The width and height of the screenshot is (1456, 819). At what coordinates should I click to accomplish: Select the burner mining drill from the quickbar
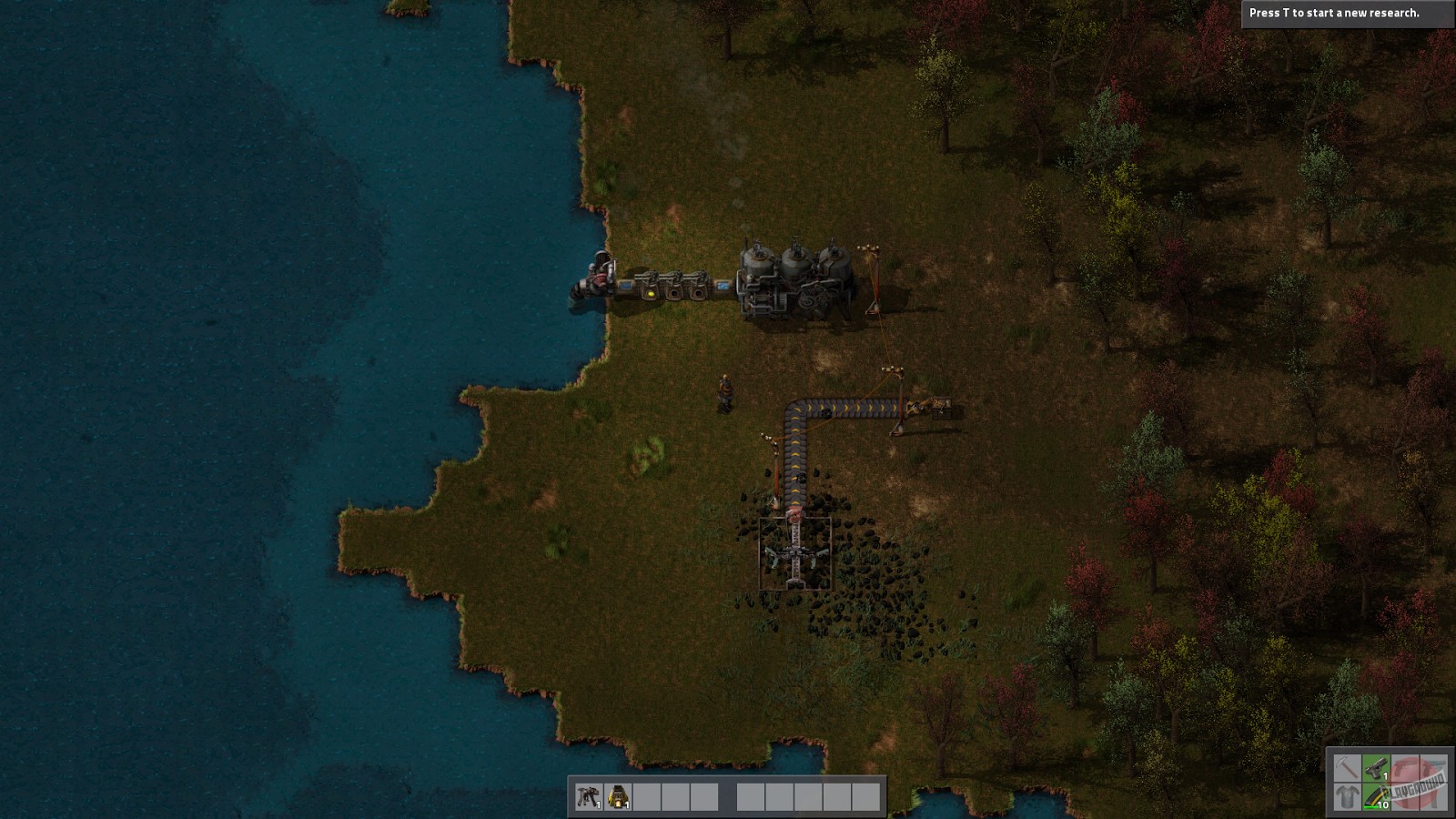[x=617, y=797]
